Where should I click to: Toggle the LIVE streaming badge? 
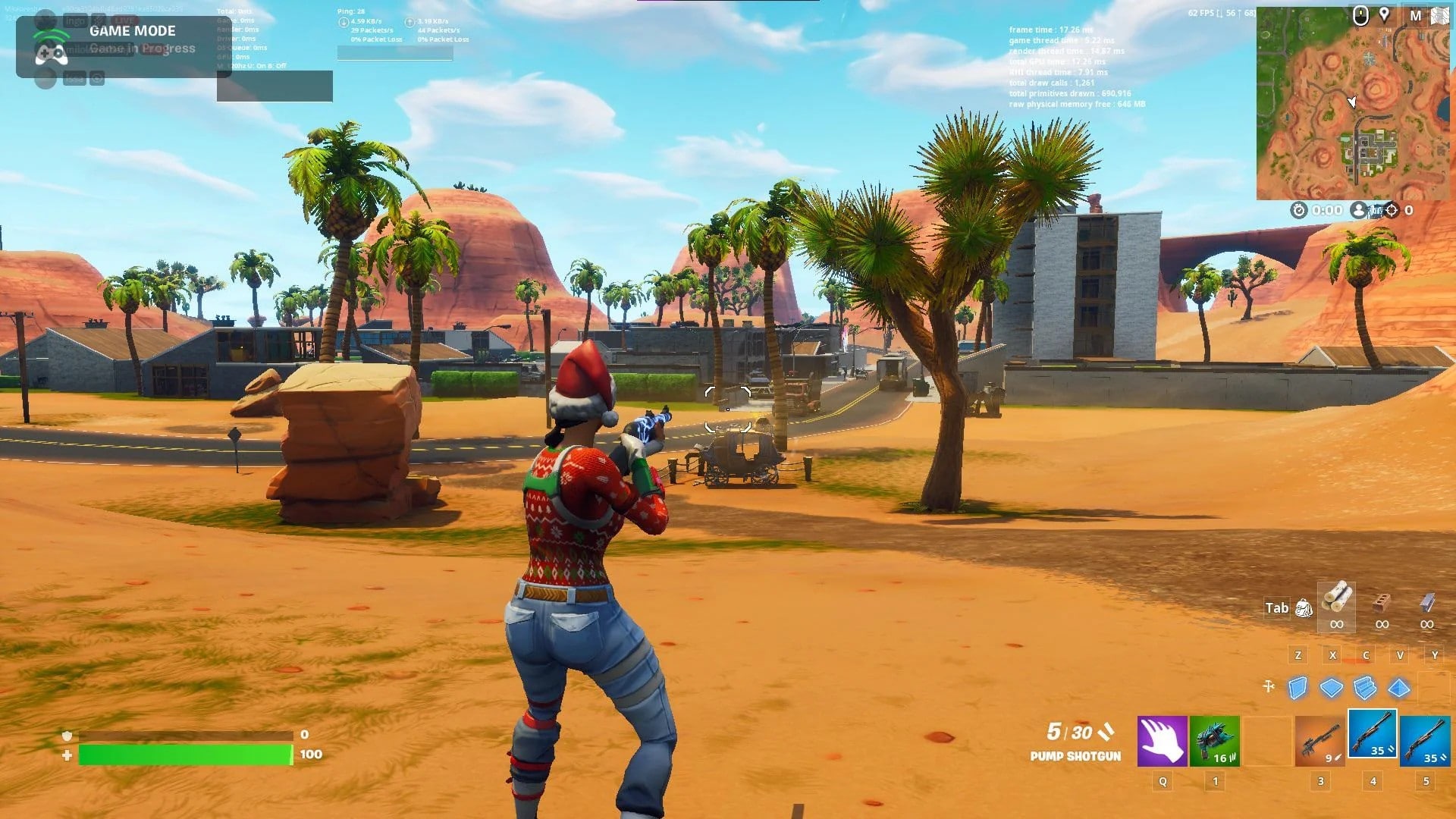(x=125, y=20)
